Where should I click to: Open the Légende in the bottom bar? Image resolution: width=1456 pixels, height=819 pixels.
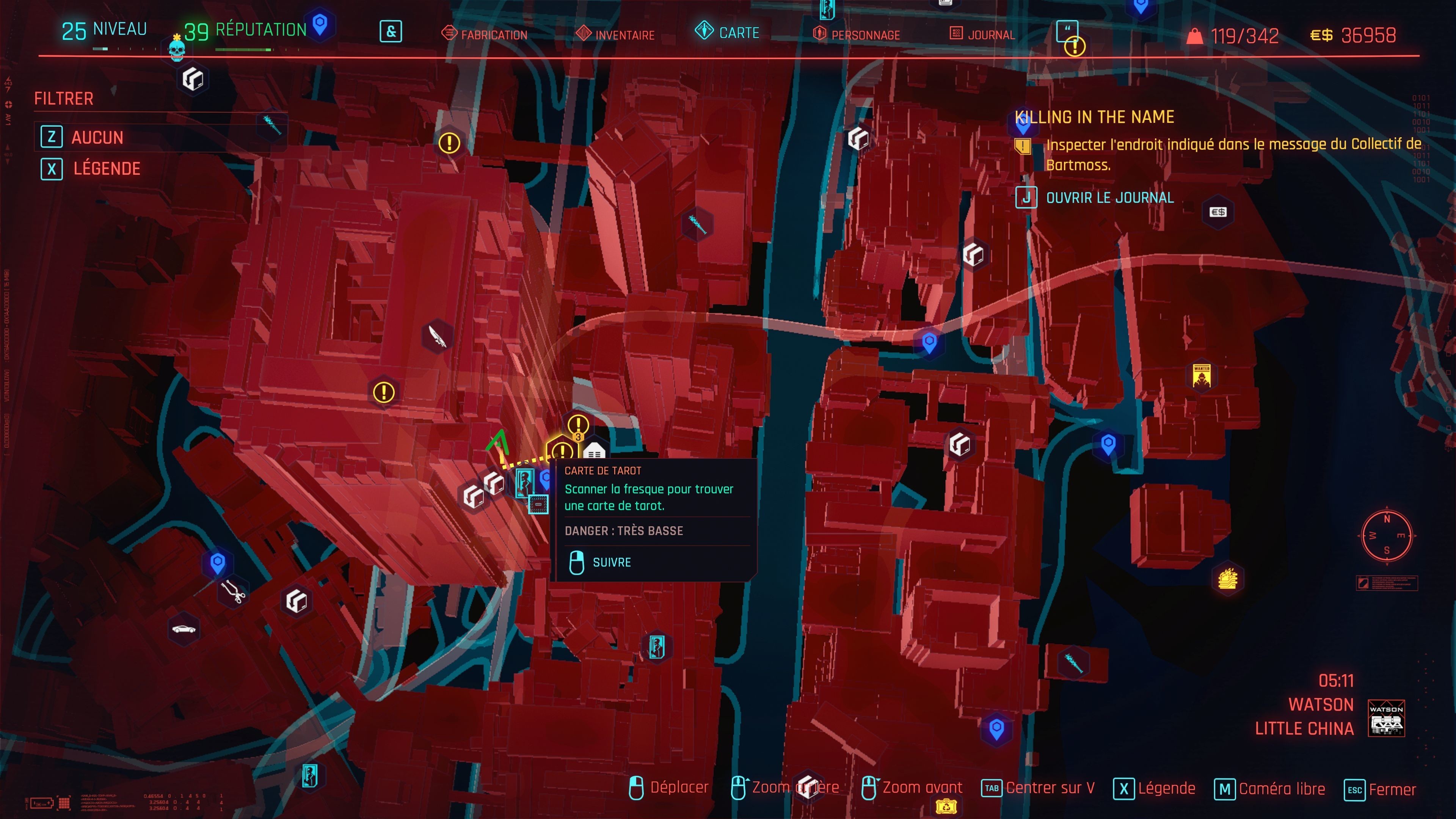(1166, 789)
